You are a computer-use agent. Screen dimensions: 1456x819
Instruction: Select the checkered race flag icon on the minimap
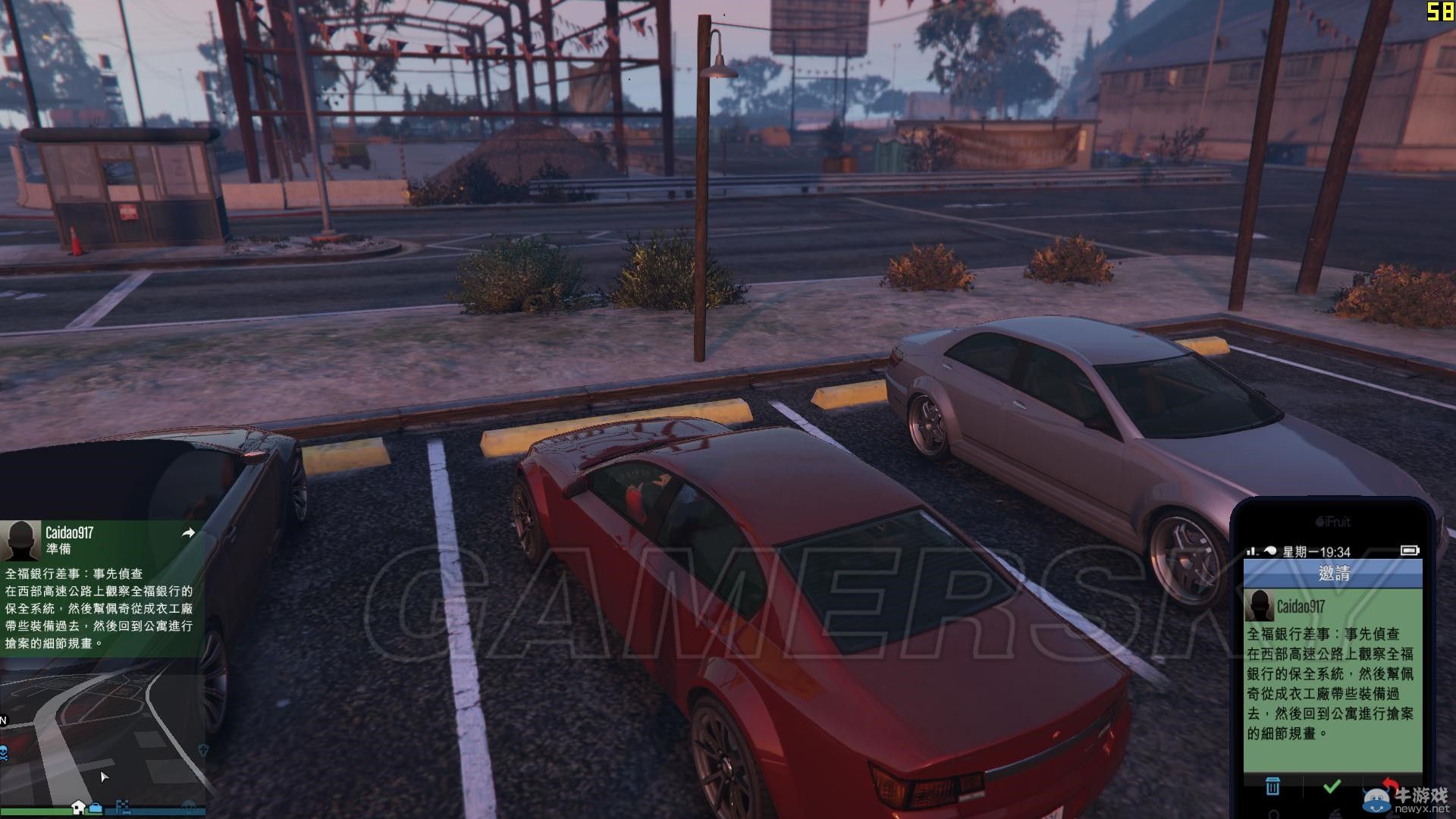pyautogui.click(x=123, y=807)
